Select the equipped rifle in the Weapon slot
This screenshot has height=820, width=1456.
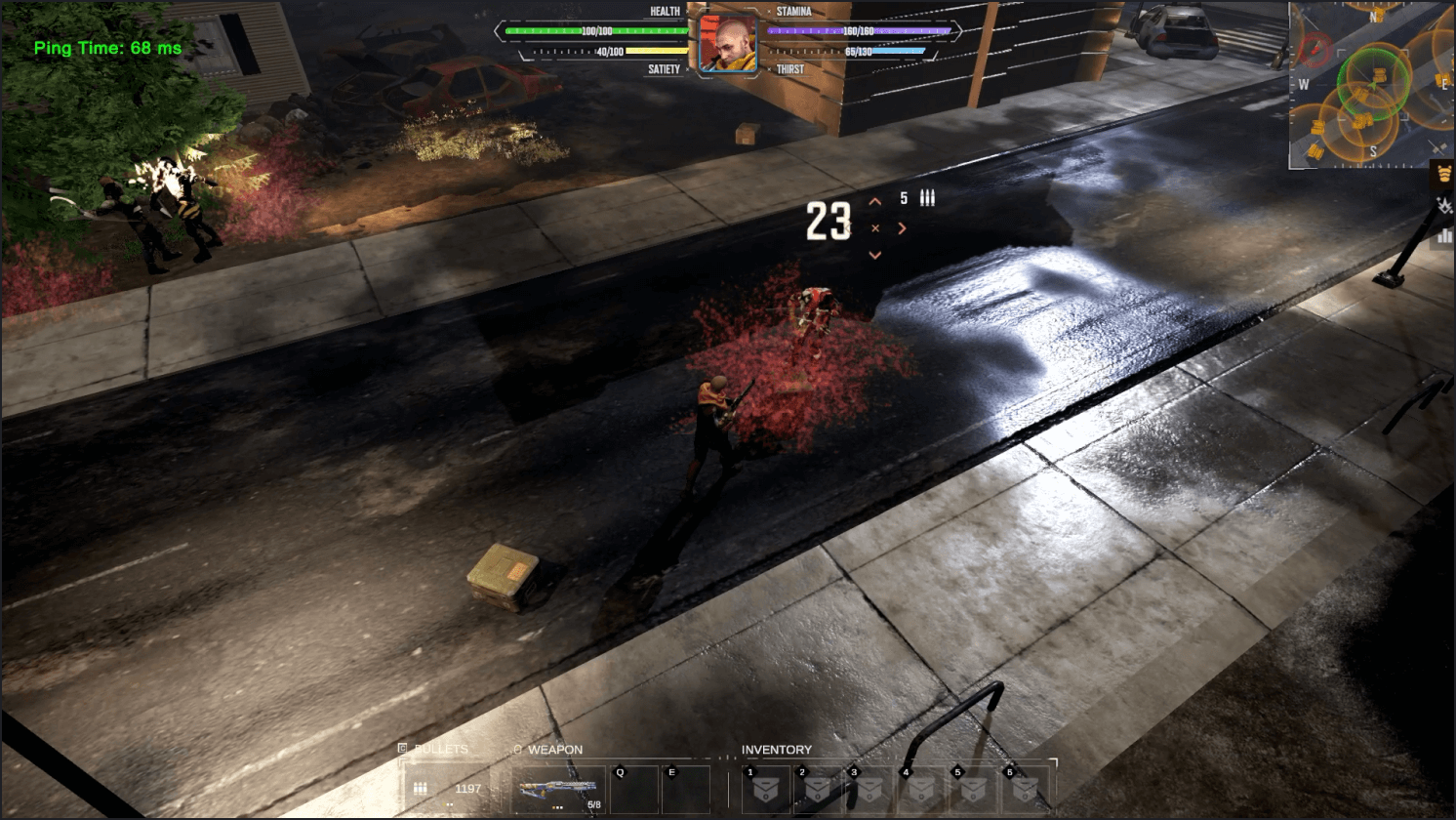point(556,787)
